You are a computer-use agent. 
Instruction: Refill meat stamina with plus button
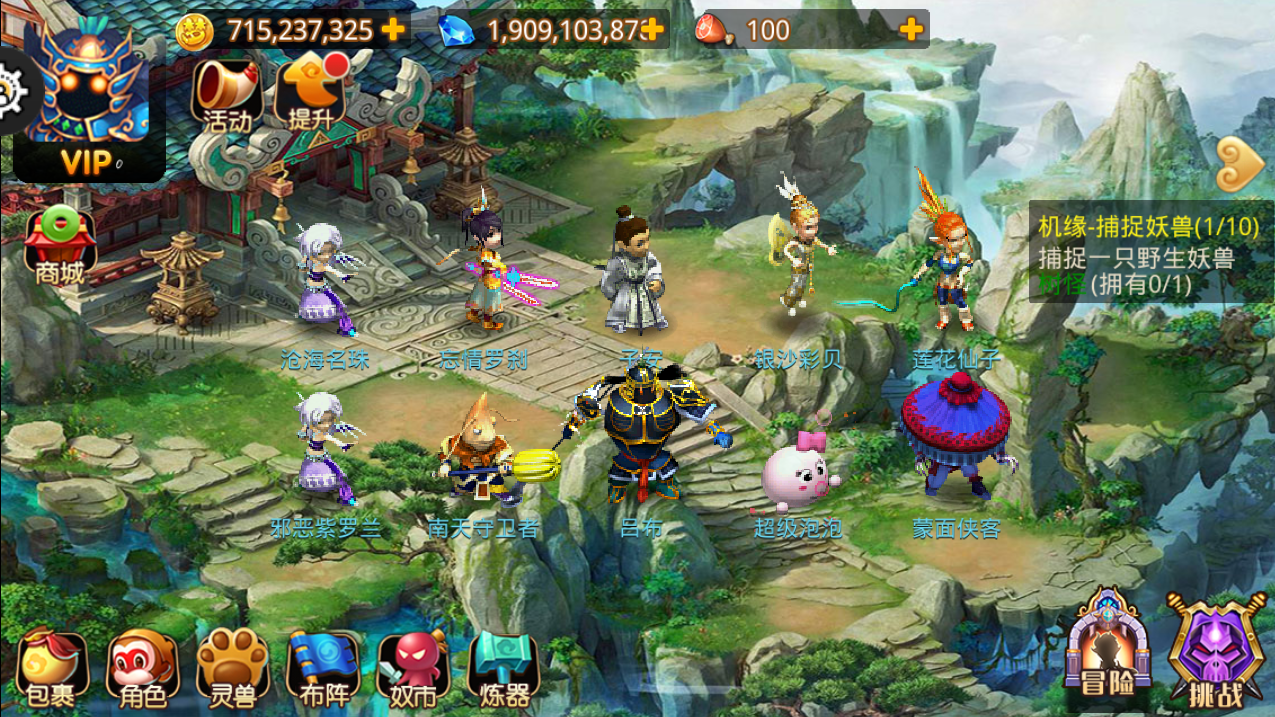(x=911, y=29)
